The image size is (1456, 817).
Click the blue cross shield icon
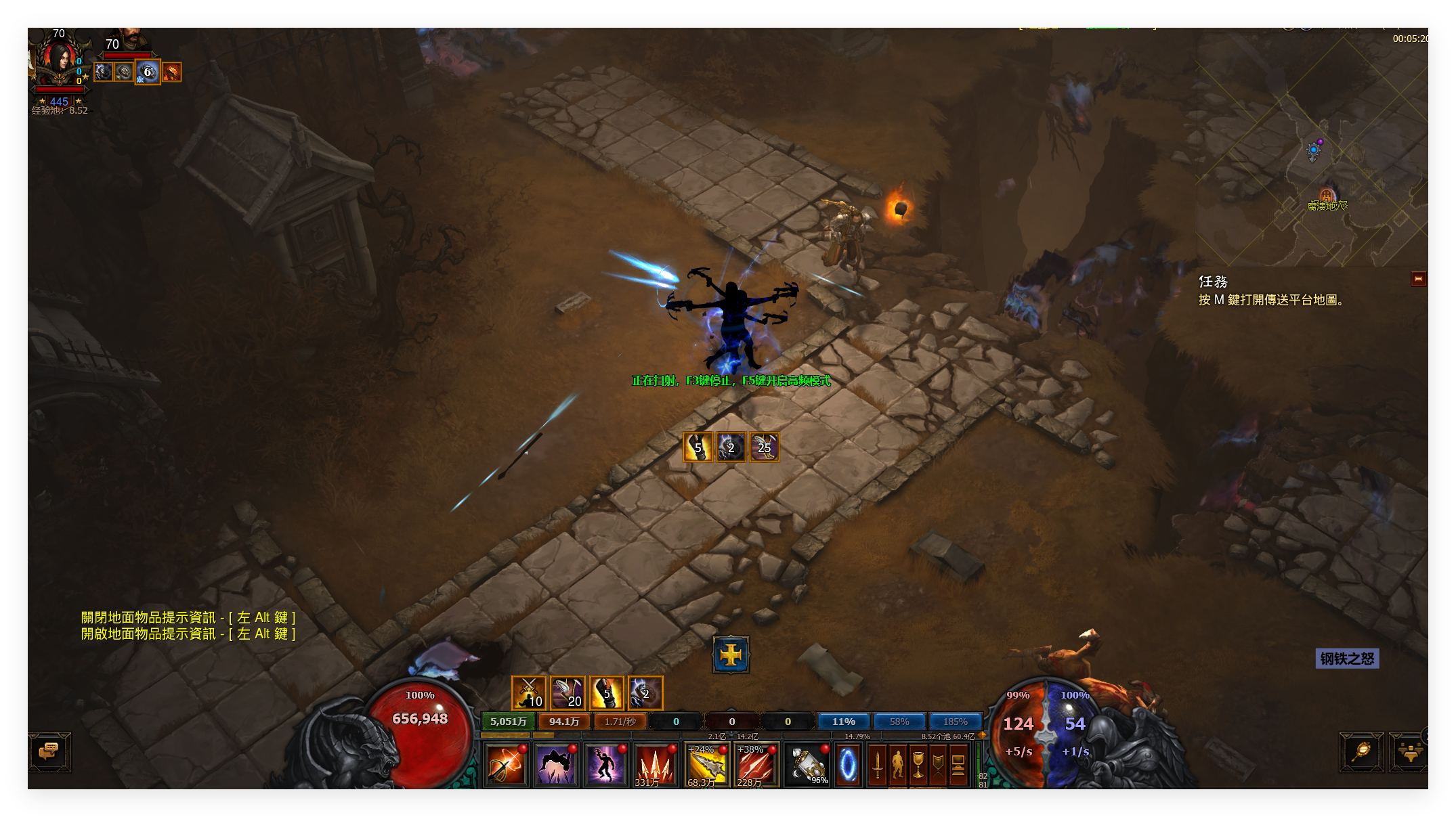click(731, 655)
